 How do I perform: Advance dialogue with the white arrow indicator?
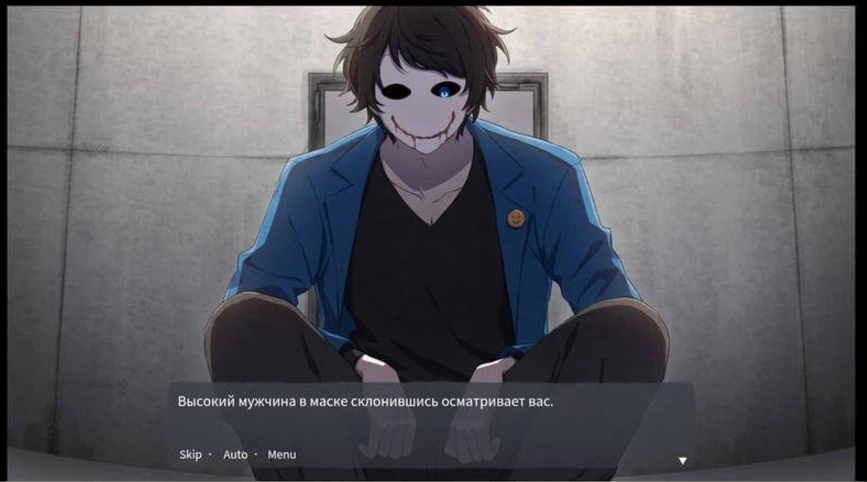click(683, 461)
